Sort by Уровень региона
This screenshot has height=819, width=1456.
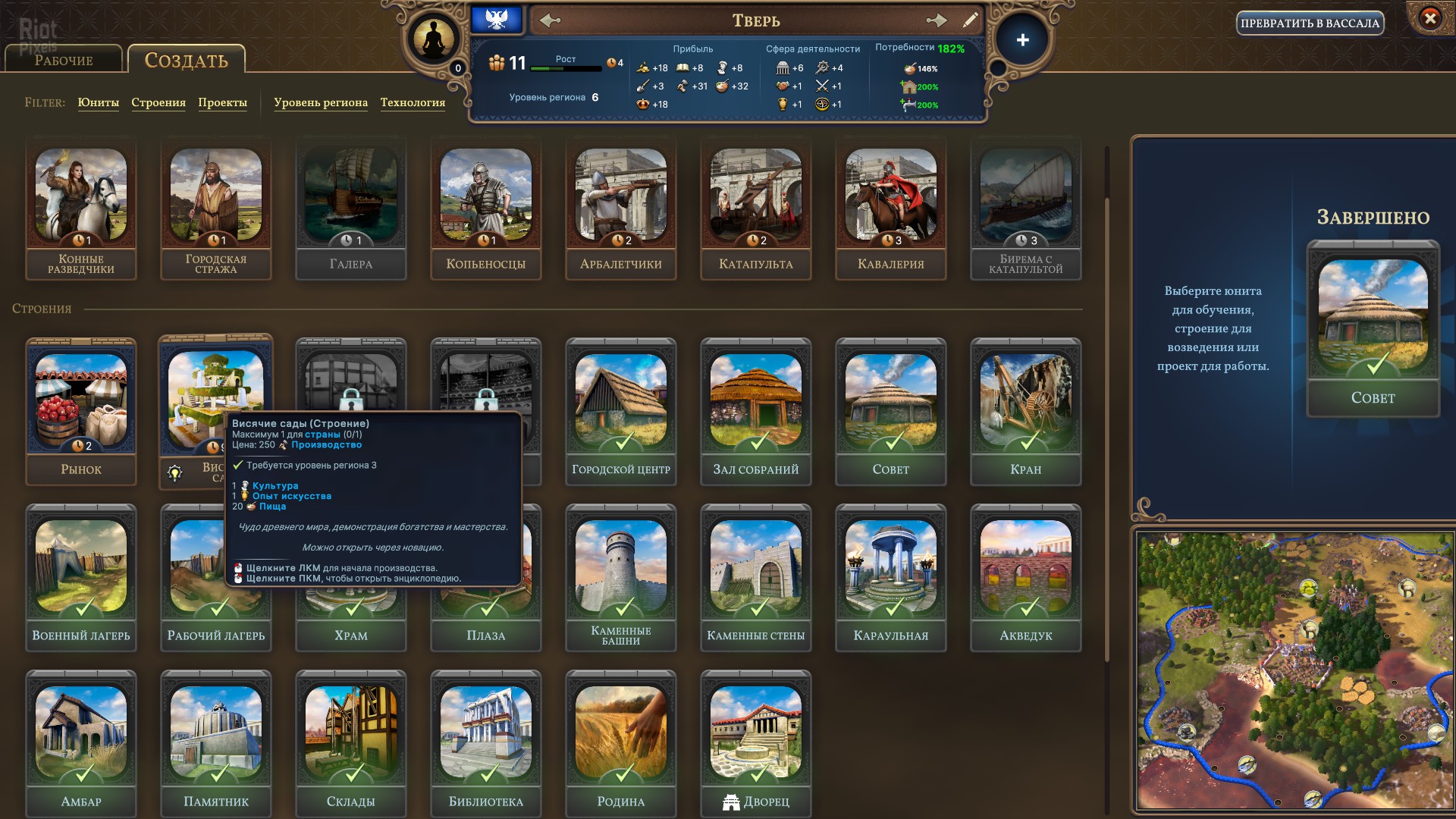pos(320,102)
